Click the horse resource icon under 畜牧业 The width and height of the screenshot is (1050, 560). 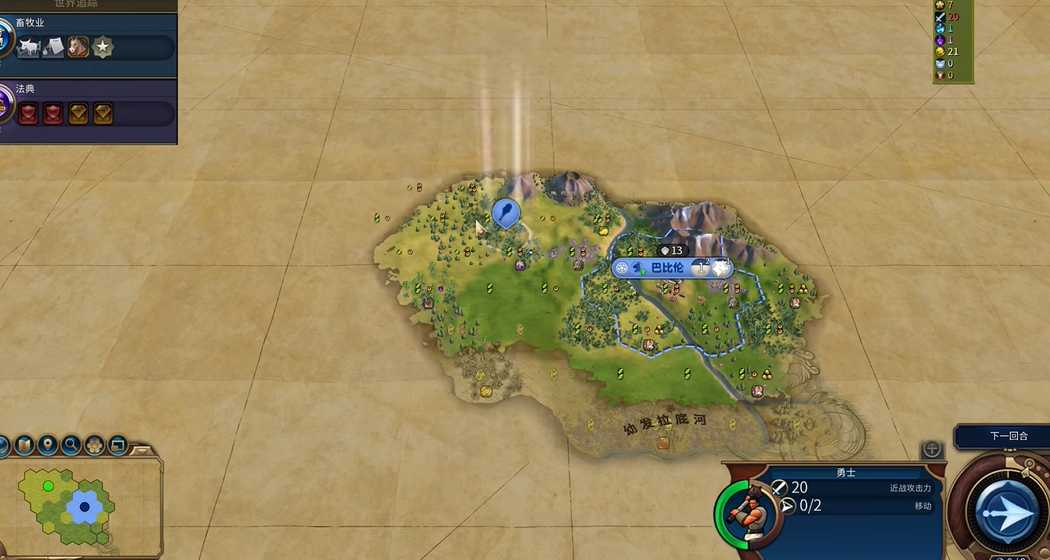point(78,47)
